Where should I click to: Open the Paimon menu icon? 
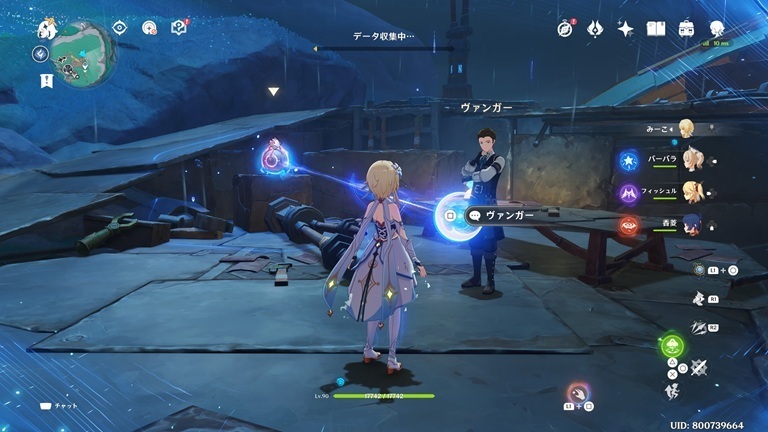coord(46,28)
